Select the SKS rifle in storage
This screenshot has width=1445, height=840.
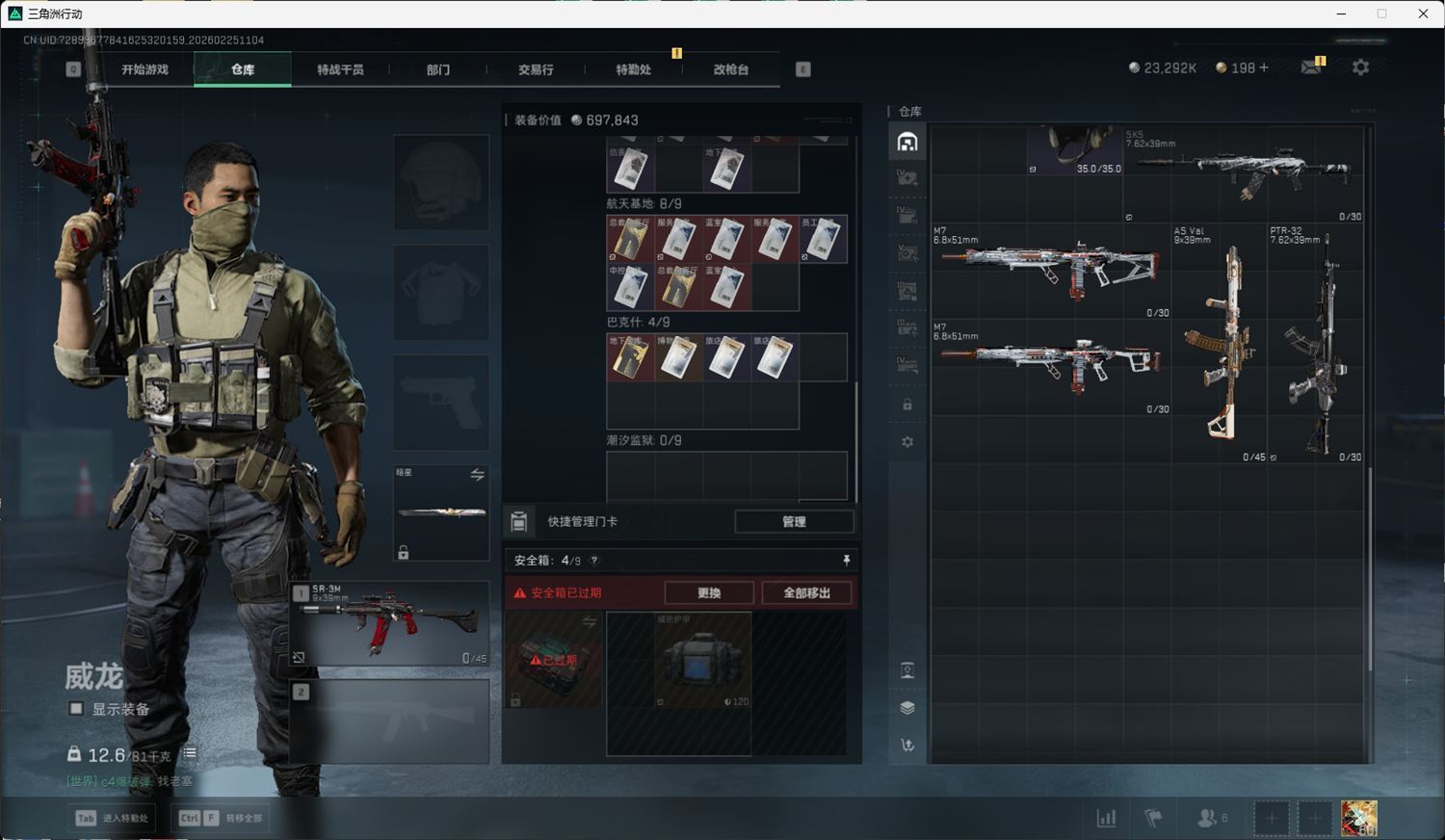tap(1243, 173)
